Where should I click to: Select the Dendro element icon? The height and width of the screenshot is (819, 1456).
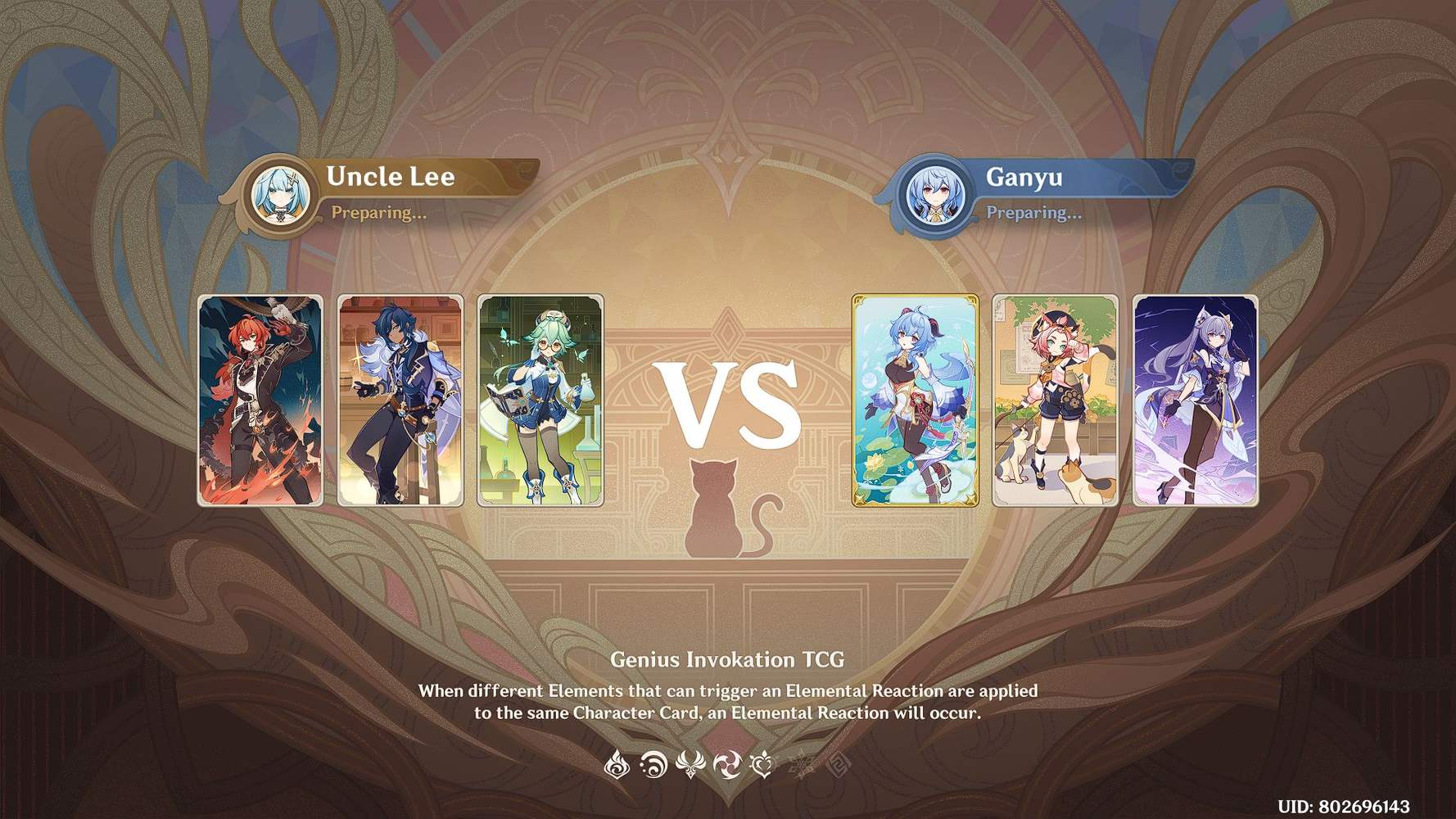click(x=764, y=765)
